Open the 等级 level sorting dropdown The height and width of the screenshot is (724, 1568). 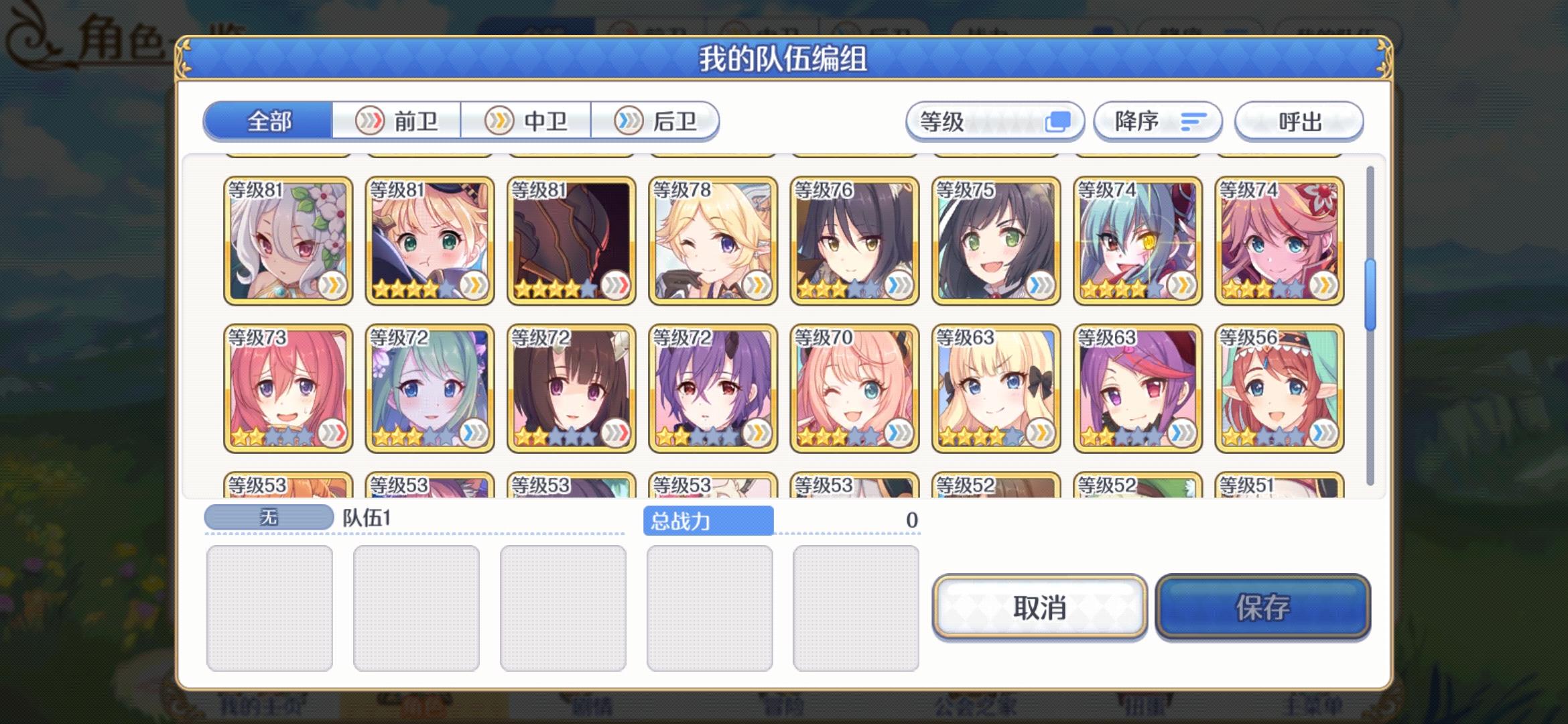(994, 121)
